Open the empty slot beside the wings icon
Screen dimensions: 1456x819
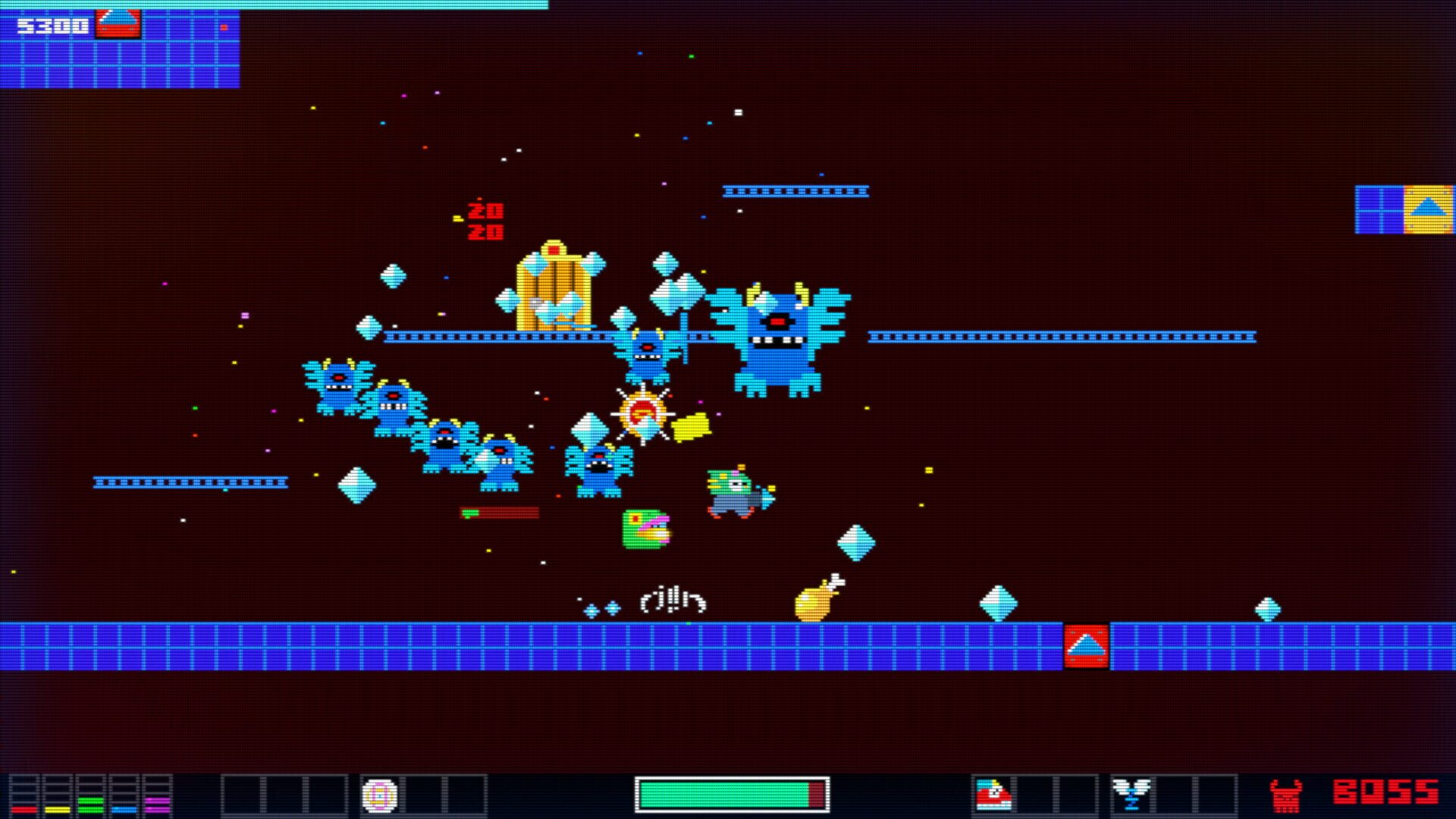[1174, 793]
